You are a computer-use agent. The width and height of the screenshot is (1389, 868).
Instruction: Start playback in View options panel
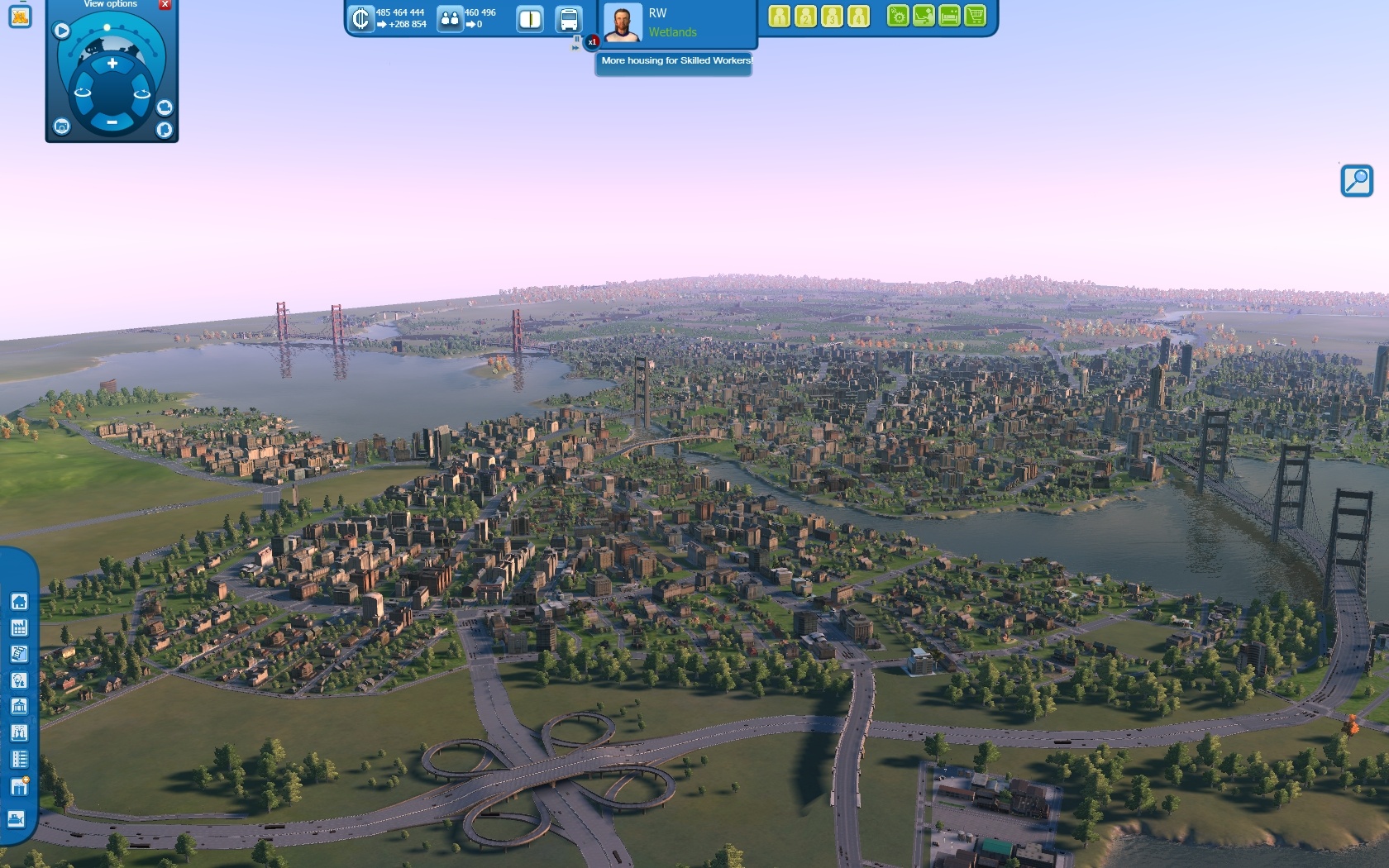[62, 31]
